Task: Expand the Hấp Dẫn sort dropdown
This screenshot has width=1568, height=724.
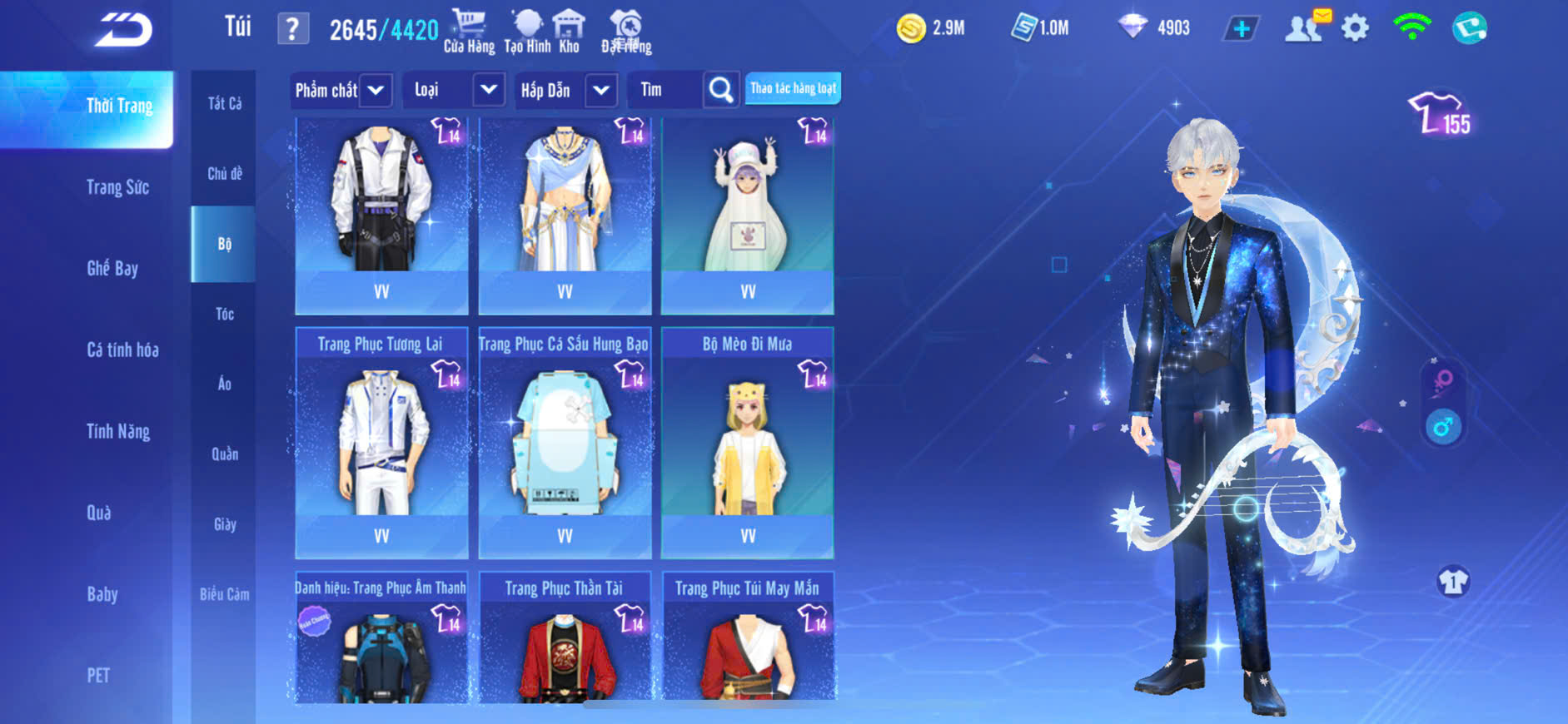Action: pyautogui.click(x=601, y=90)
